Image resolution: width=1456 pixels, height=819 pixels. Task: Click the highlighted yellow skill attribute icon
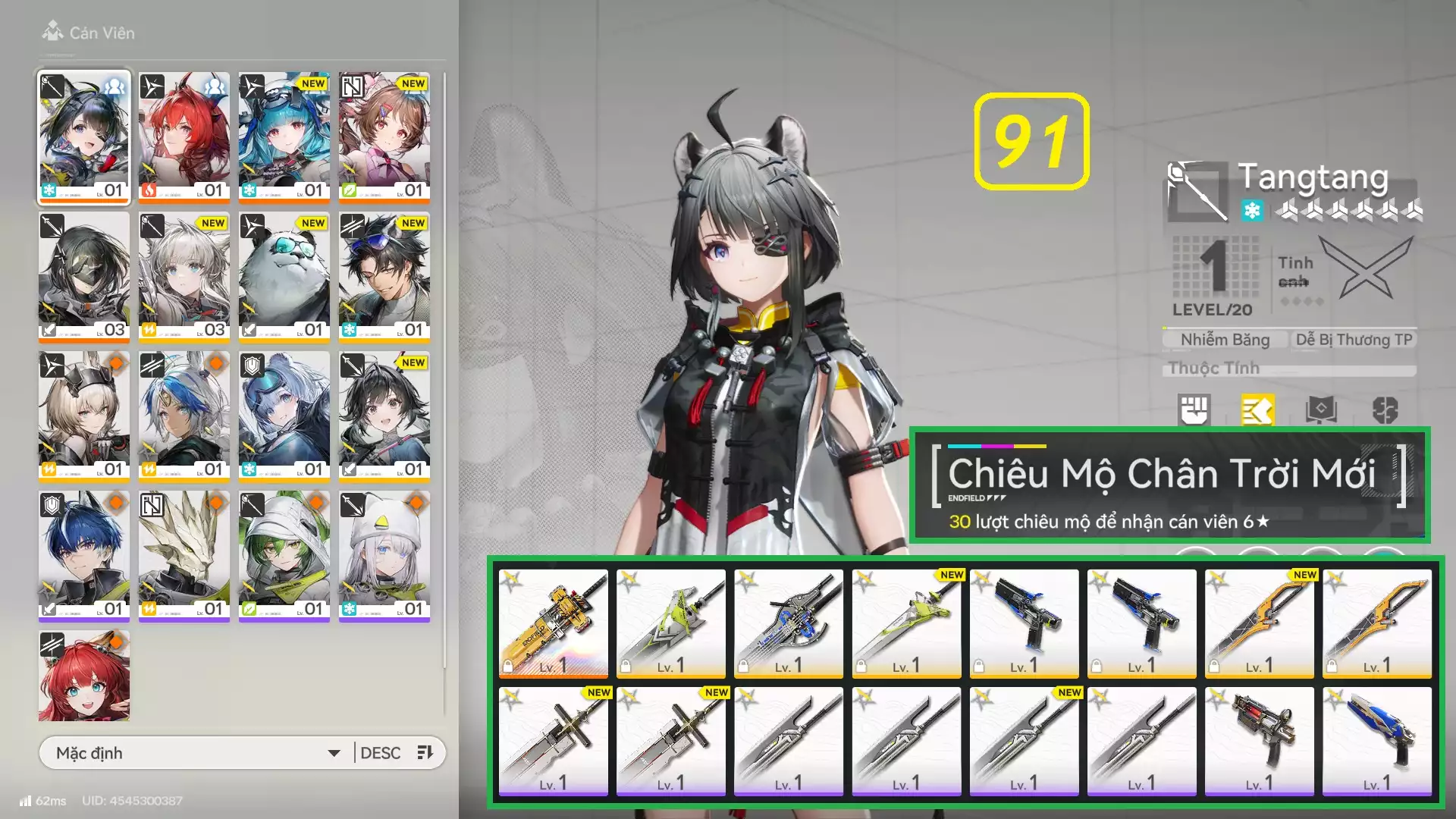(1259, 410)
